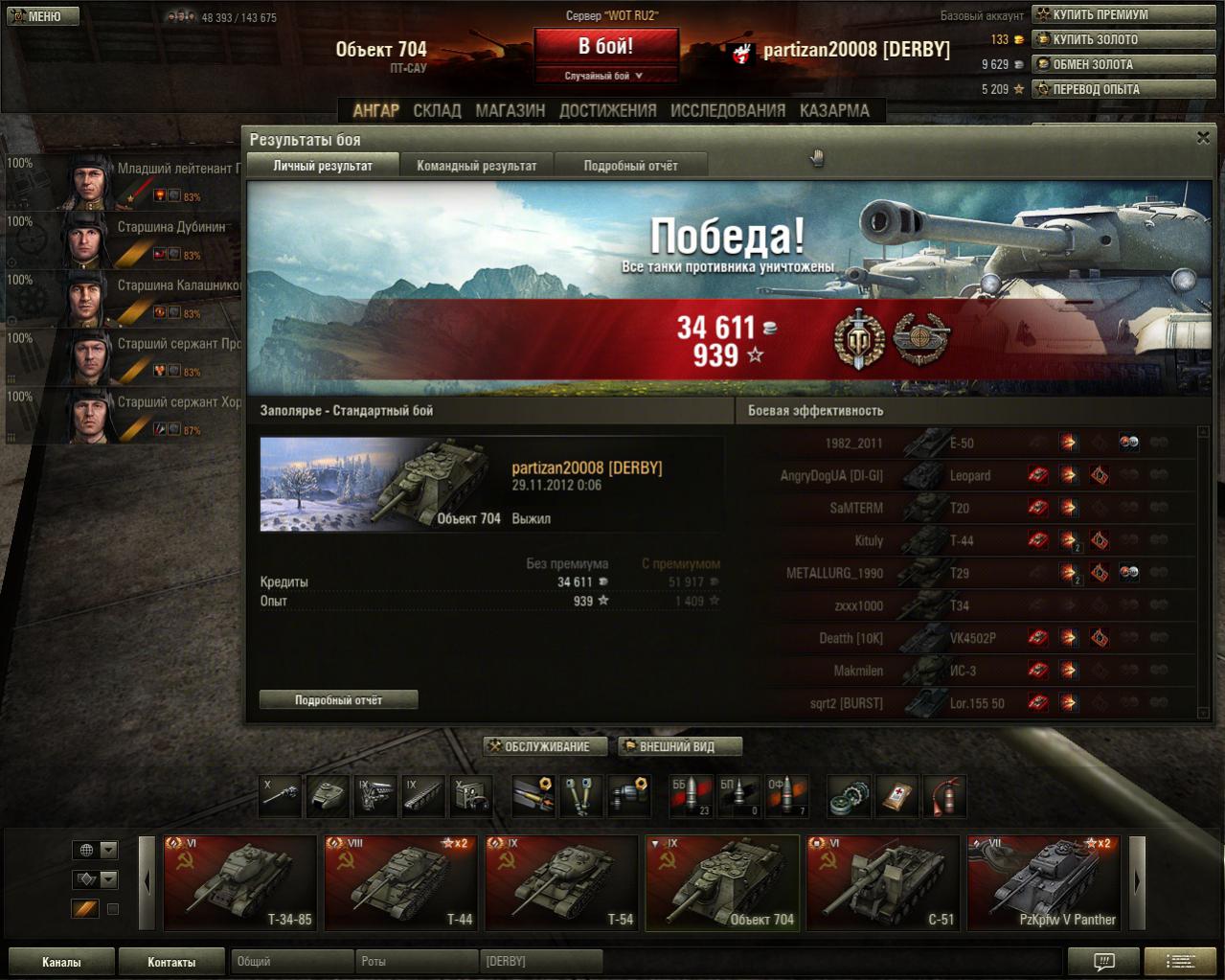Open the МЕНЮ button
Screen dimensions: 1225x980
pos(42,16)
